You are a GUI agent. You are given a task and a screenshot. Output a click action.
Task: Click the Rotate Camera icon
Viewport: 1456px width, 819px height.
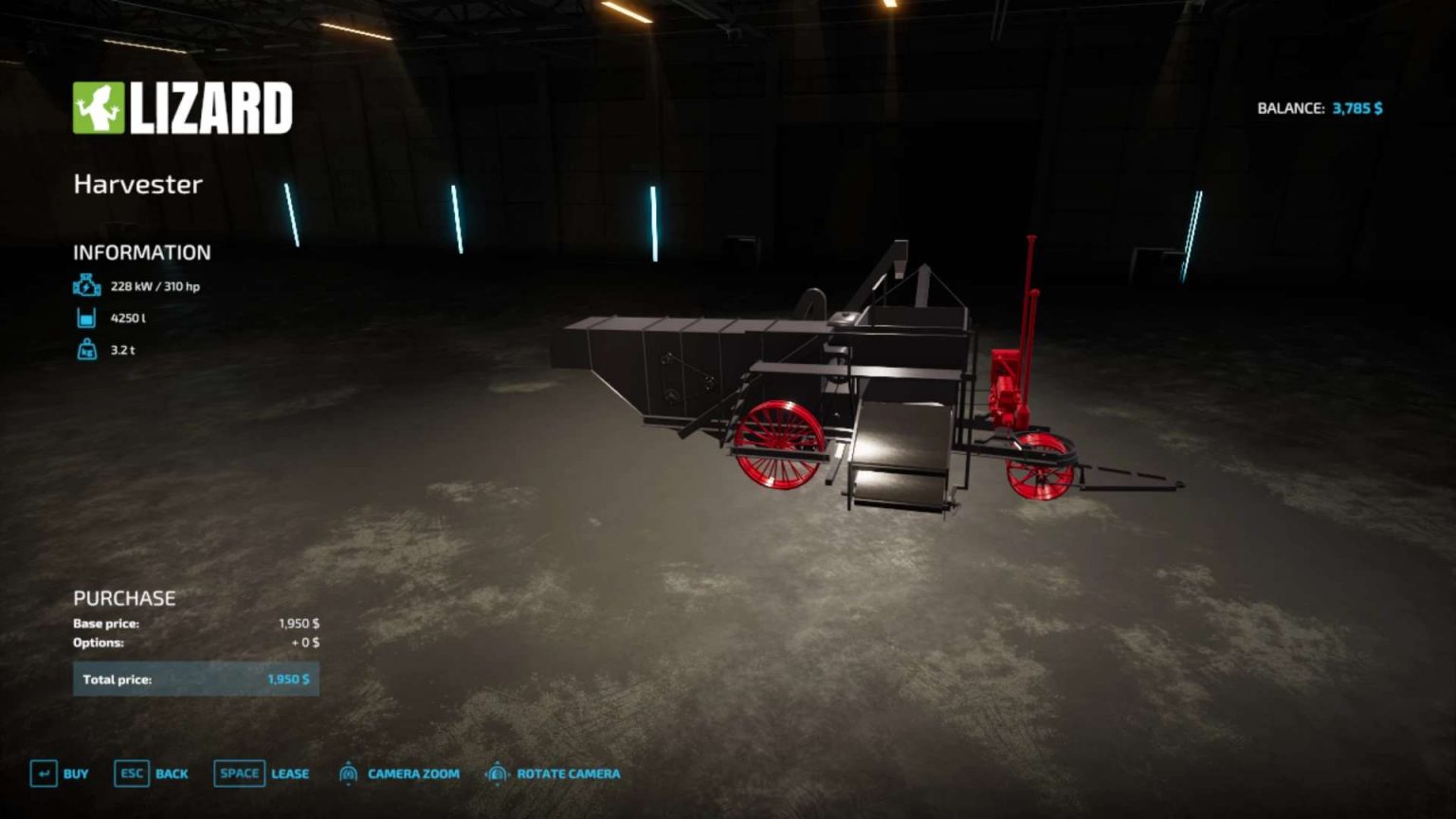497,773
